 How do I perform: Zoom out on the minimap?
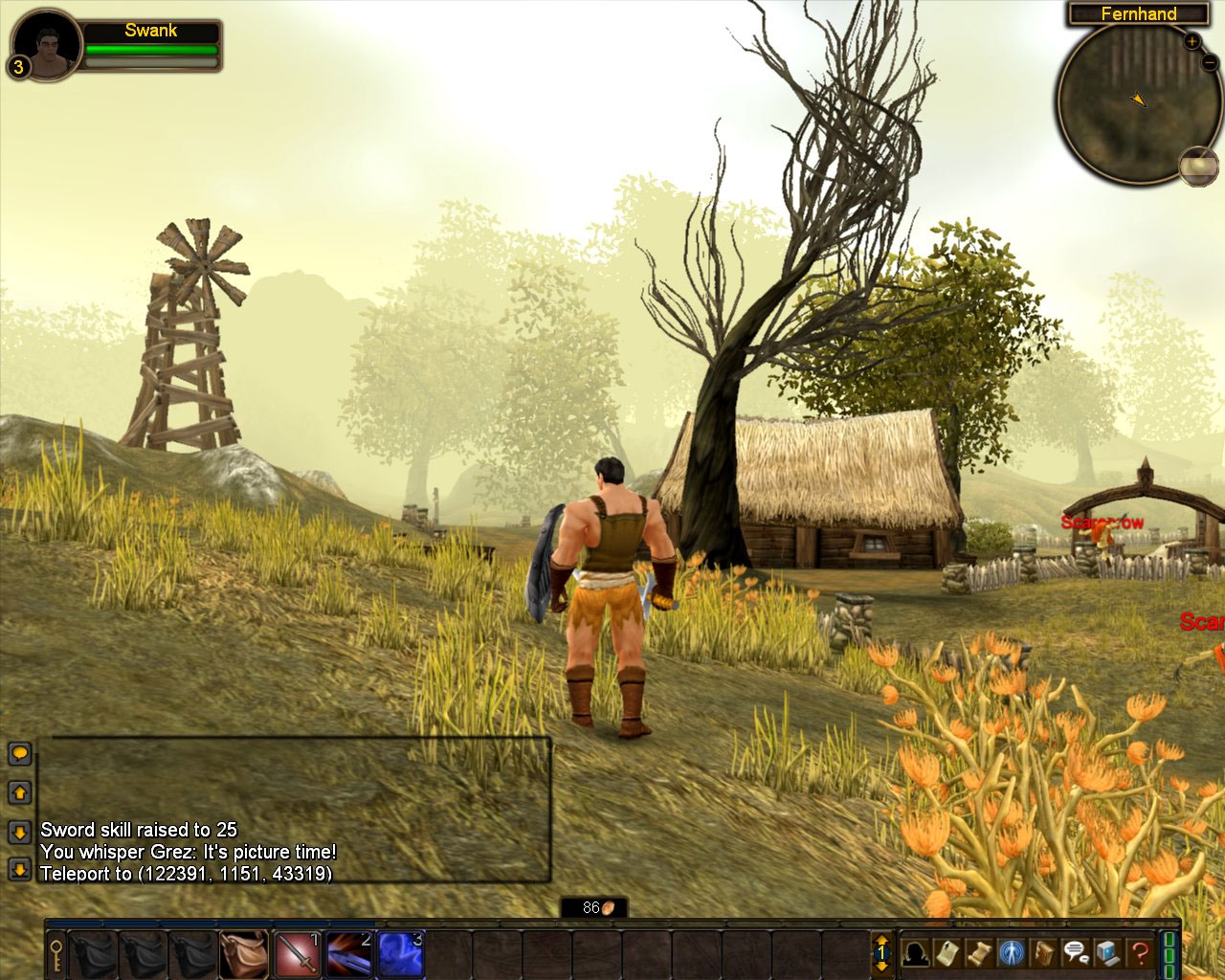(1209, 63)
